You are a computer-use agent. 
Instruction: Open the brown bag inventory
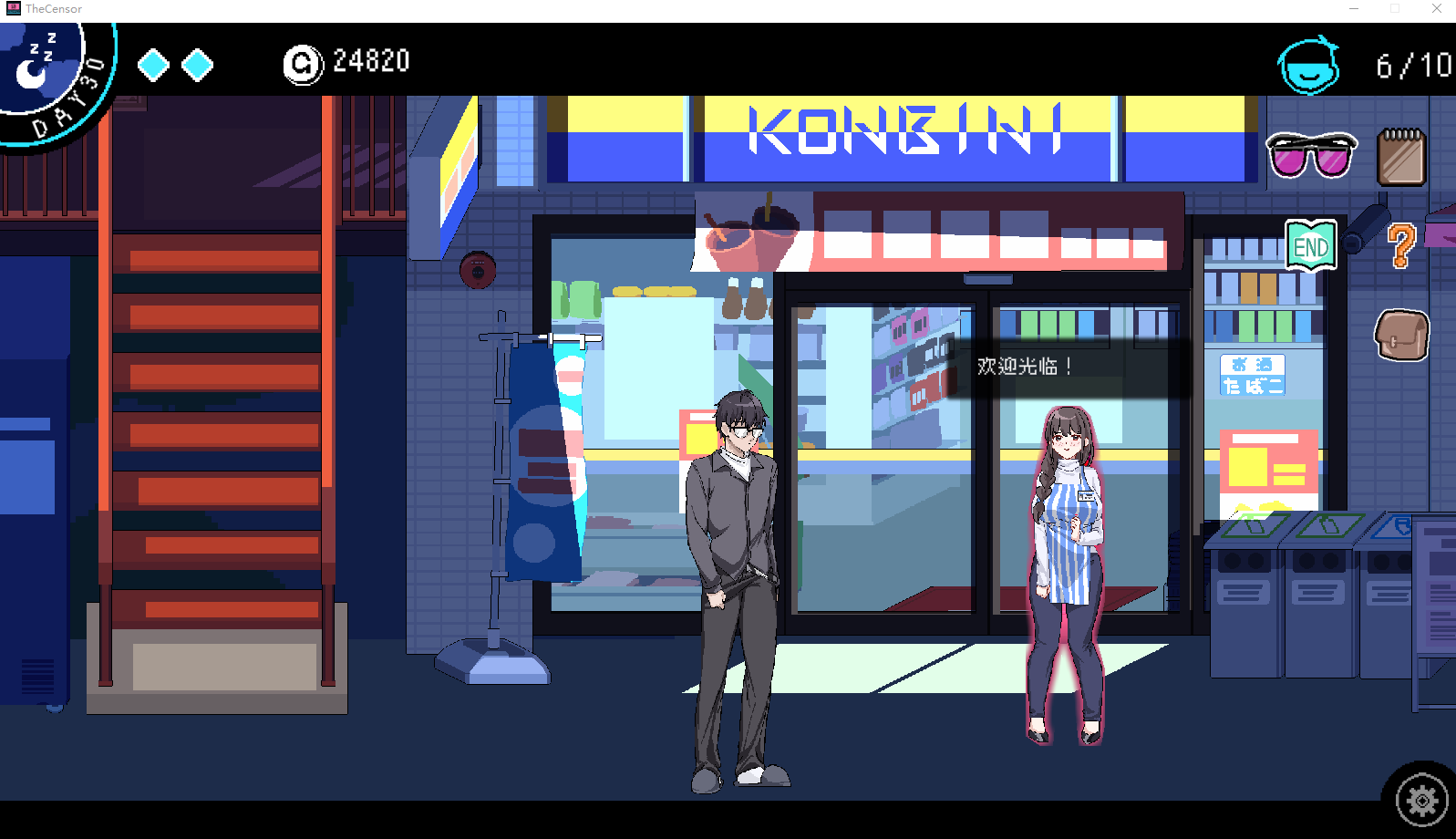(1401, 335)
